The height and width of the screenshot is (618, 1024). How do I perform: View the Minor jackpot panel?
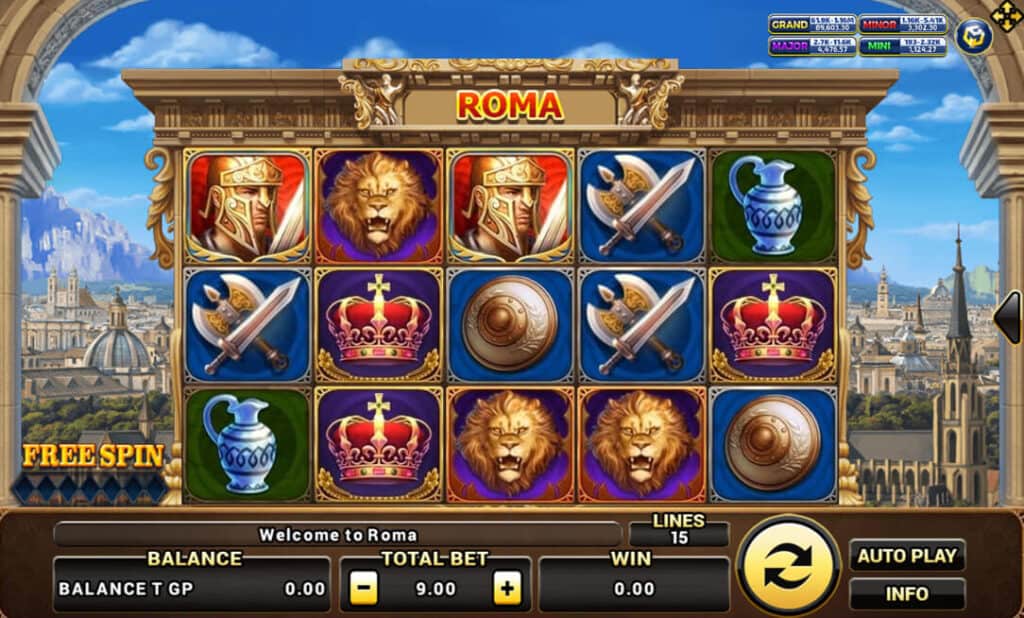pos(903,24)
